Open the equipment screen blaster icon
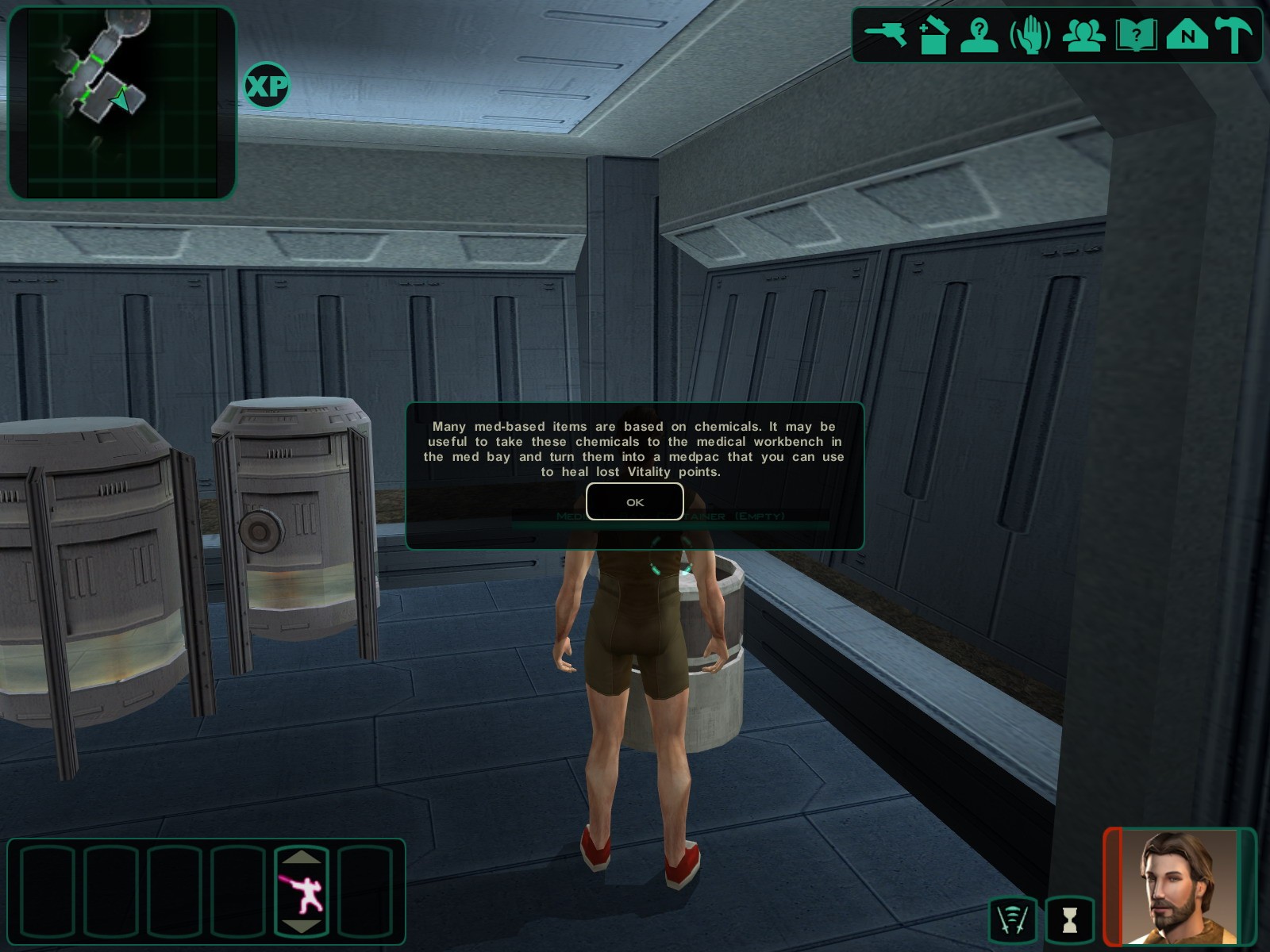1270x952 pixels. (885, 35)
